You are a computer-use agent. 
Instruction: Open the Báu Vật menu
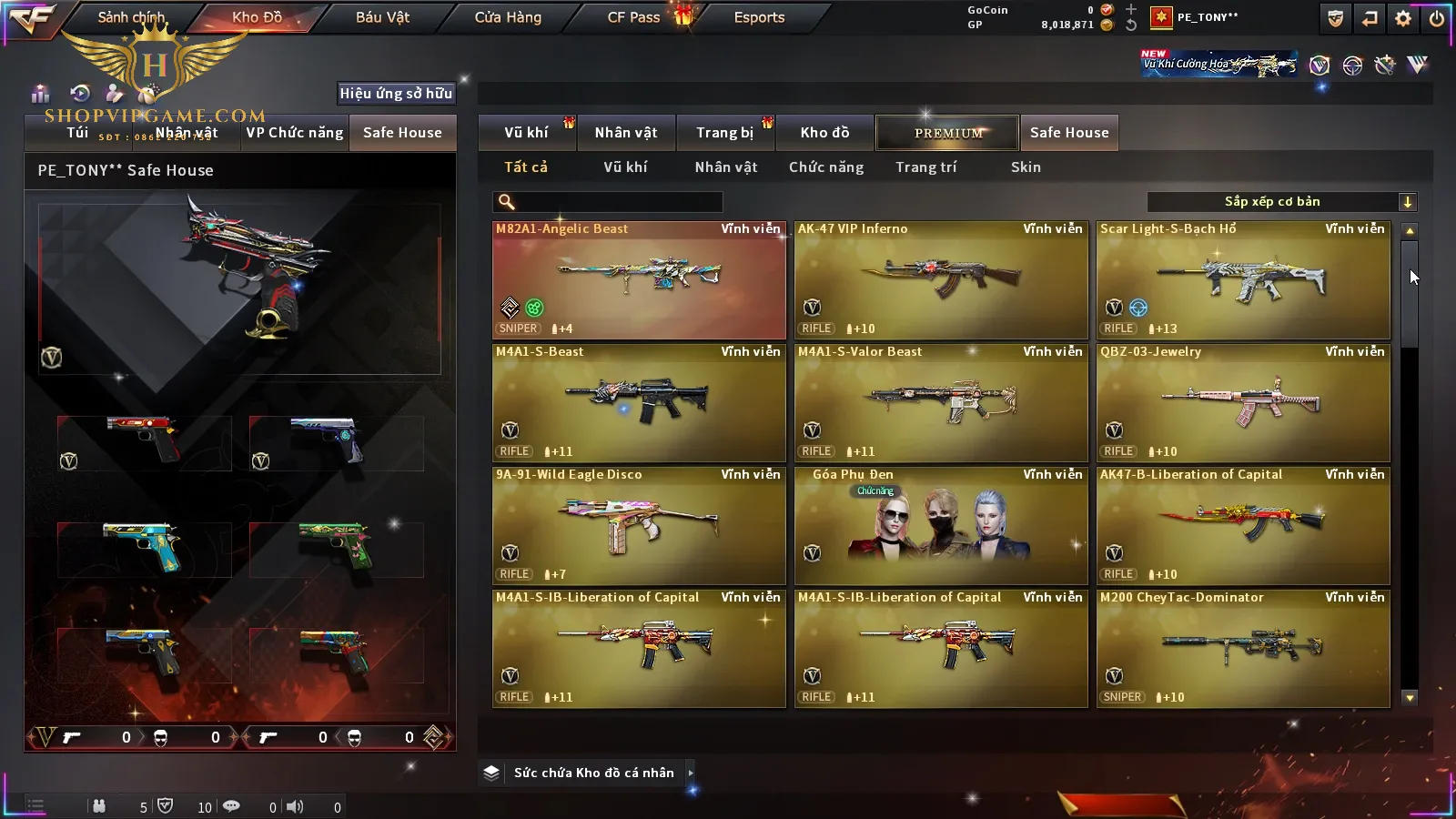pos(382,17)
